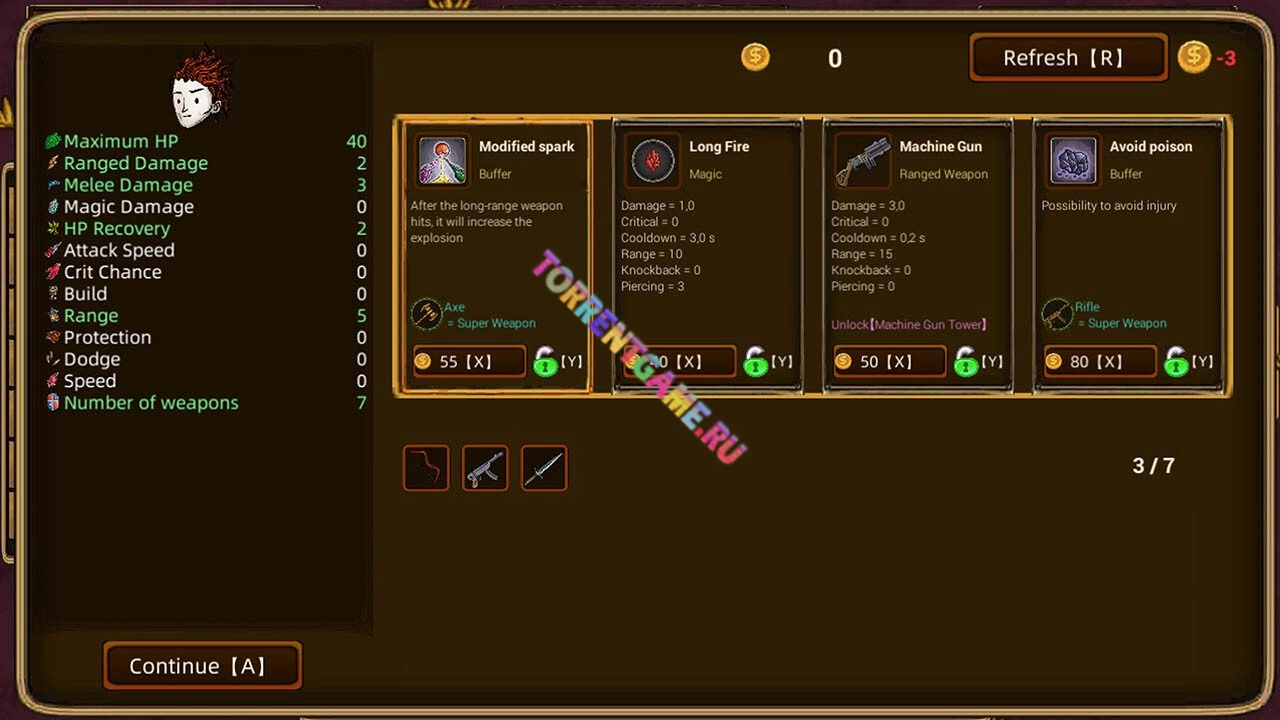Select the Avoid poison card icon
The height and width of the screenshot is (720, 1280).
[1073, 160]
